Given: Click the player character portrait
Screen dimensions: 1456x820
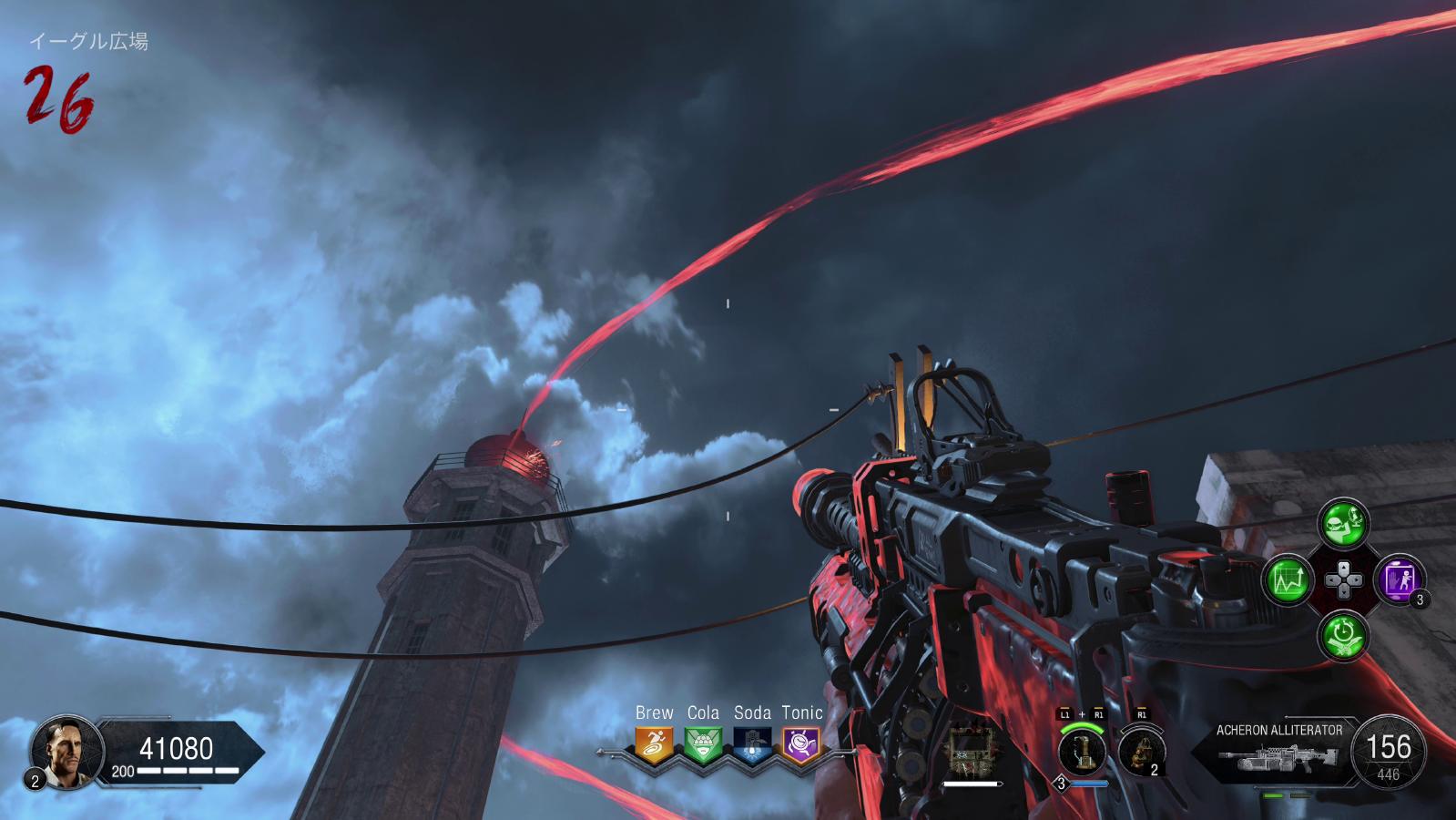Looking at the screenshot, I should tap(61, 752).
